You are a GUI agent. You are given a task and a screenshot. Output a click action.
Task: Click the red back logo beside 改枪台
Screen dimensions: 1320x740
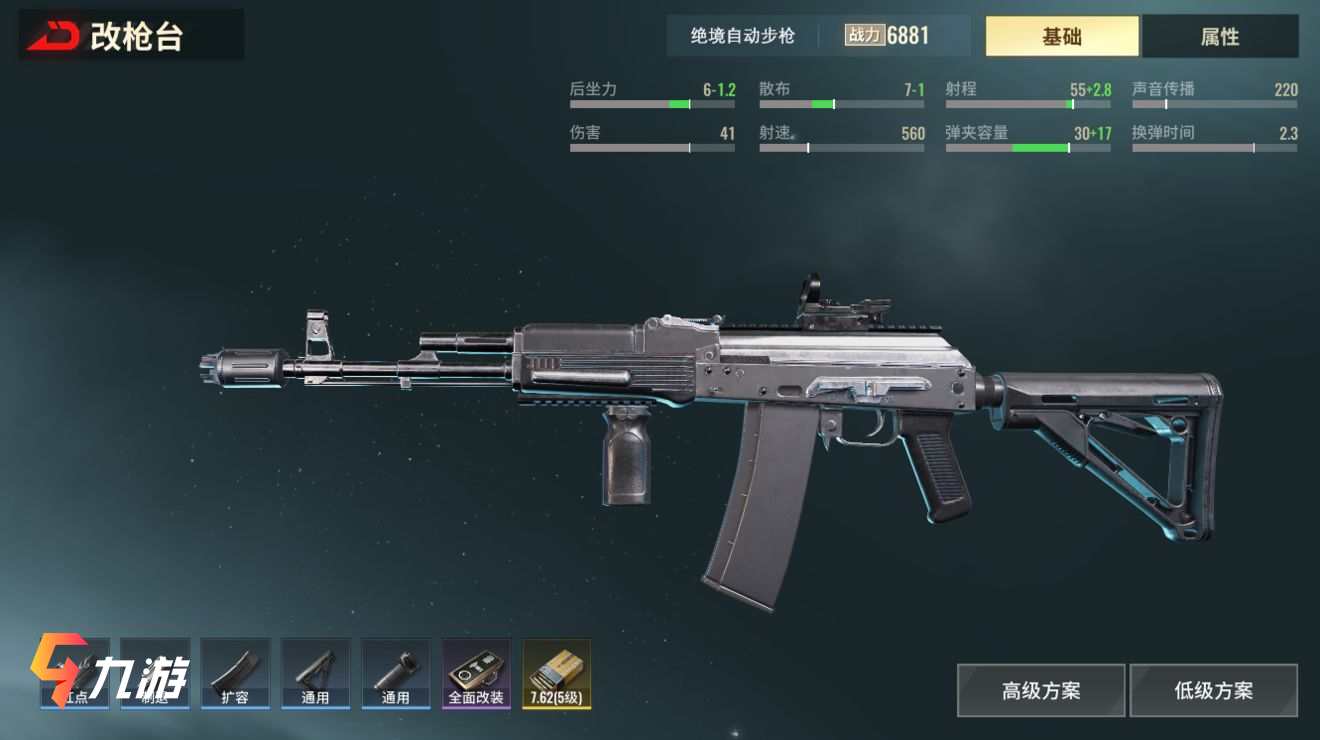(x=53, y=37)
